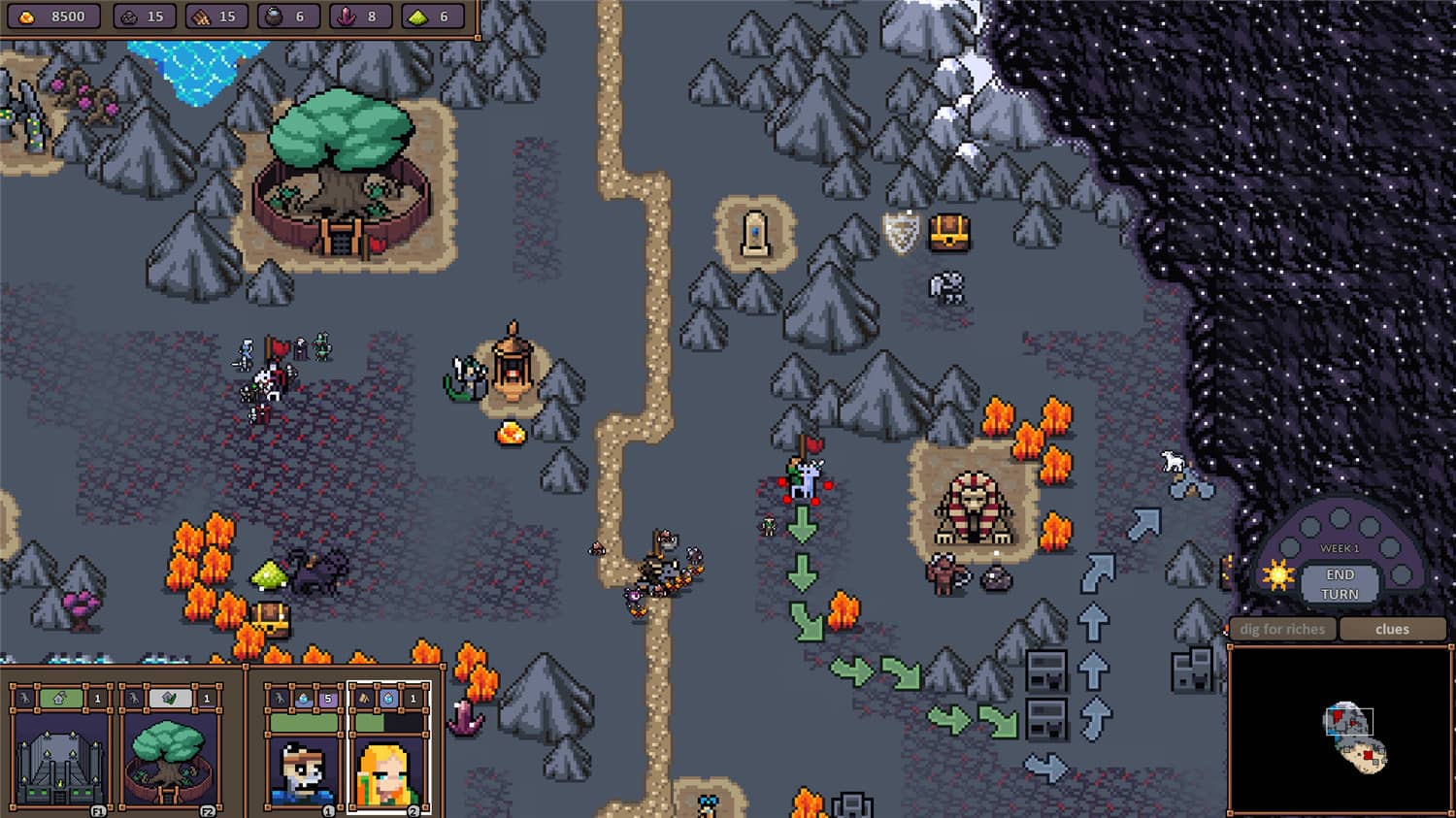
Task: Click the sun icon beside End Turn
Action: pos(1278,575)
